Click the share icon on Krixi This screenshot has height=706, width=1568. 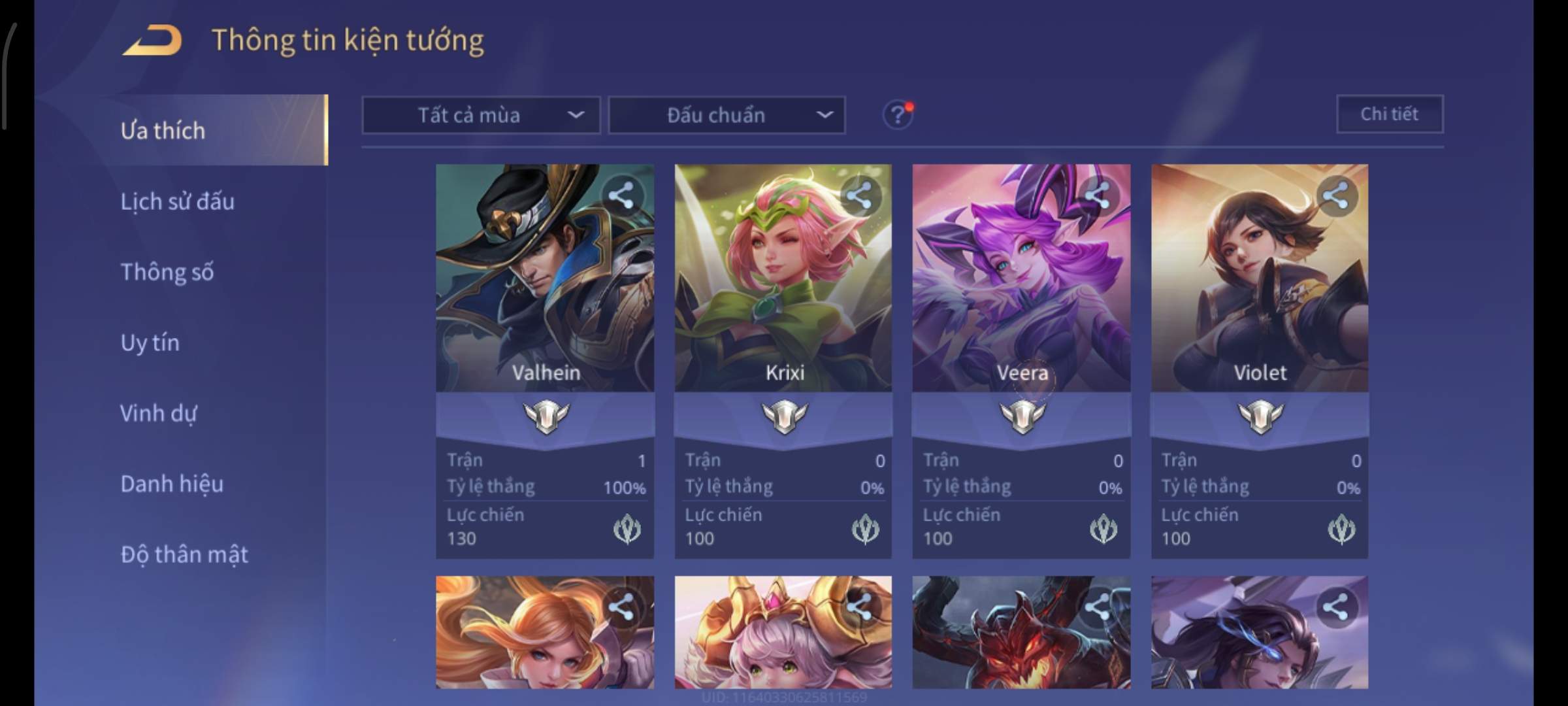(x=859, y=195)
